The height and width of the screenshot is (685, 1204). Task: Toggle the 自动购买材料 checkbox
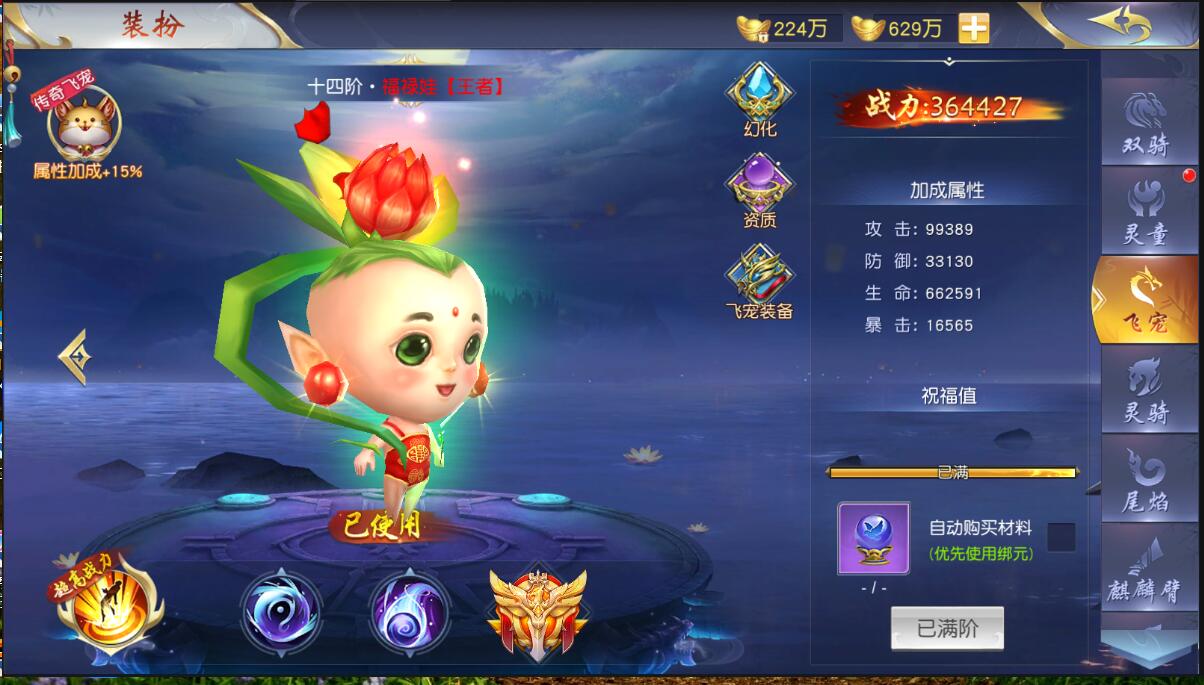(1061, 537)
